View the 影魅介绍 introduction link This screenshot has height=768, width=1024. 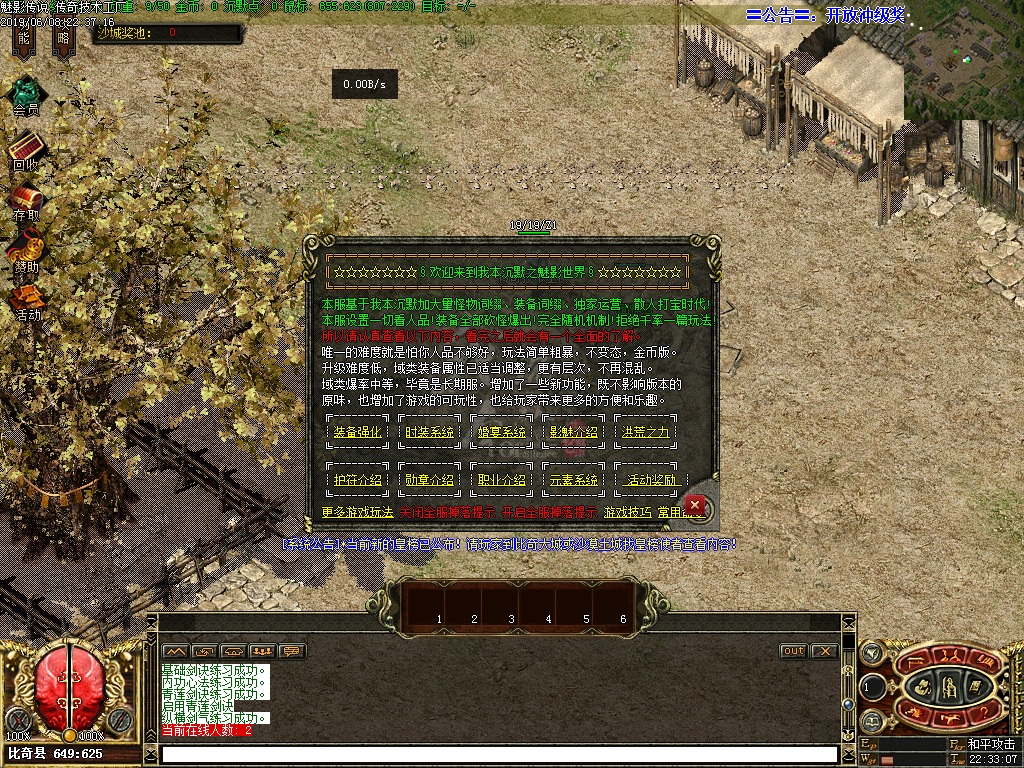pos(574,432)
